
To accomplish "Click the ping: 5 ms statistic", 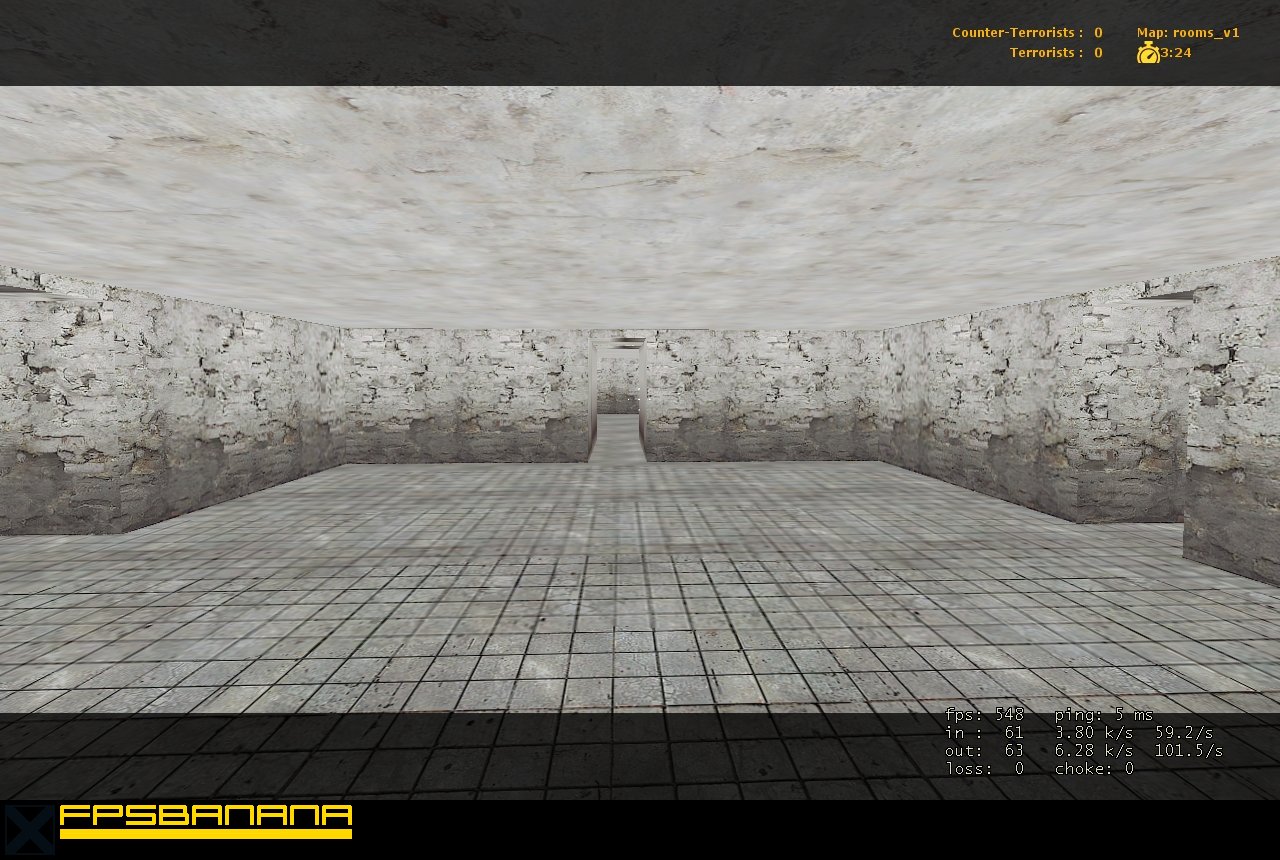I will pyautogui.click(x=1103, y=714).
